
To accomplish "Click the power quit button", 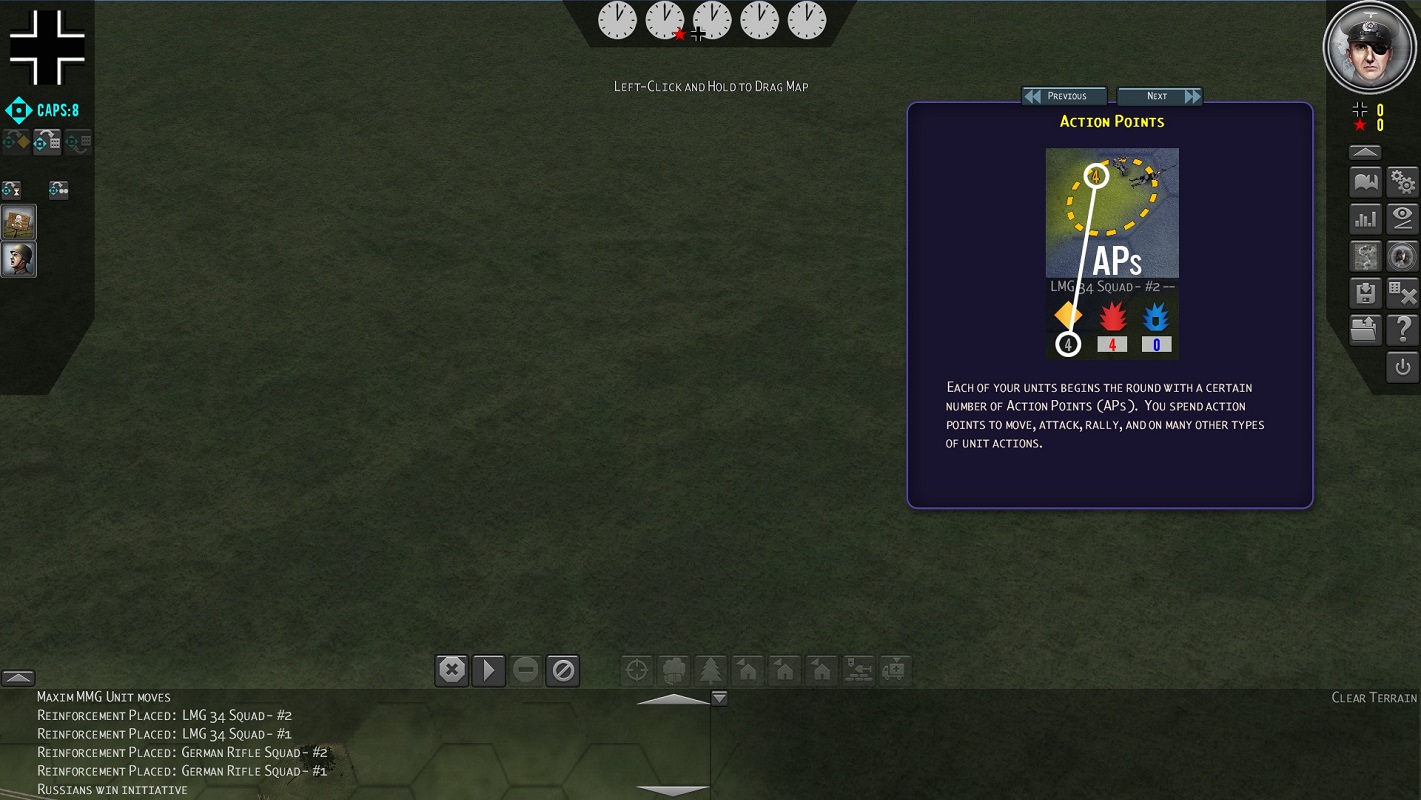I will pyautogui.click(x=1403, y=367).
